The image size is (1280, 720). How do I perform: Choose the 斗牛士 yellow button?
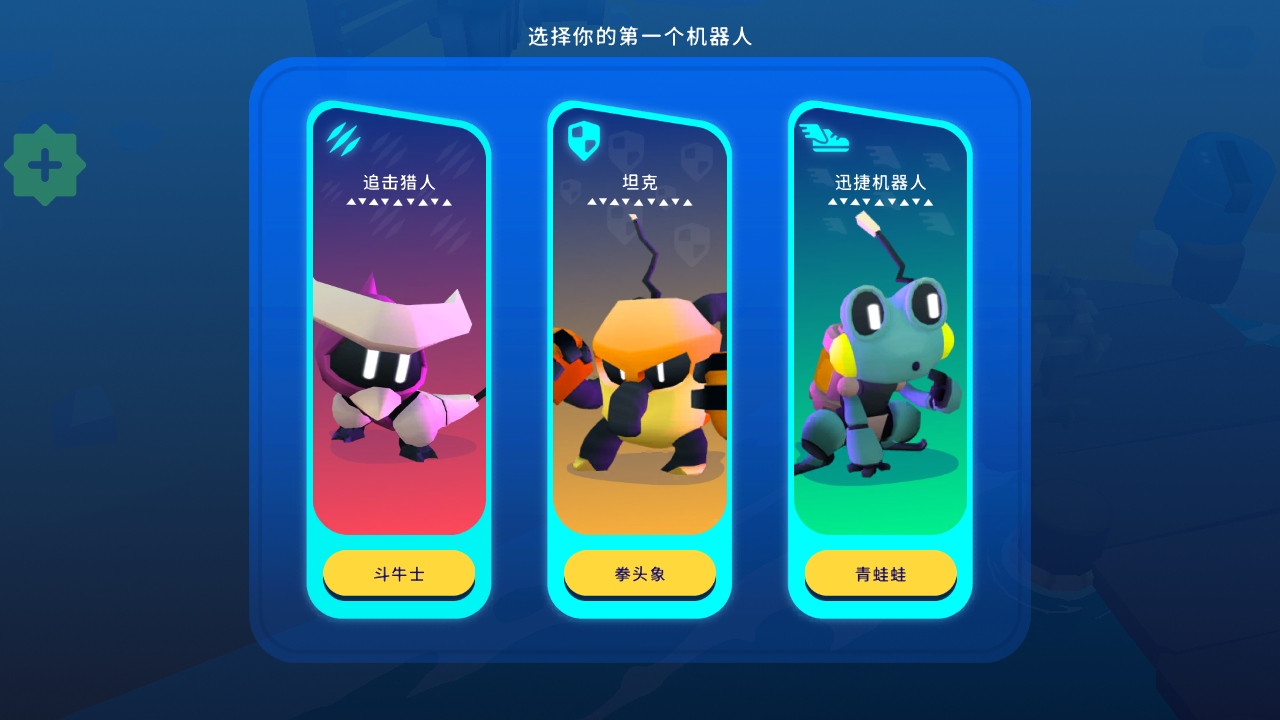click(399, 574)
